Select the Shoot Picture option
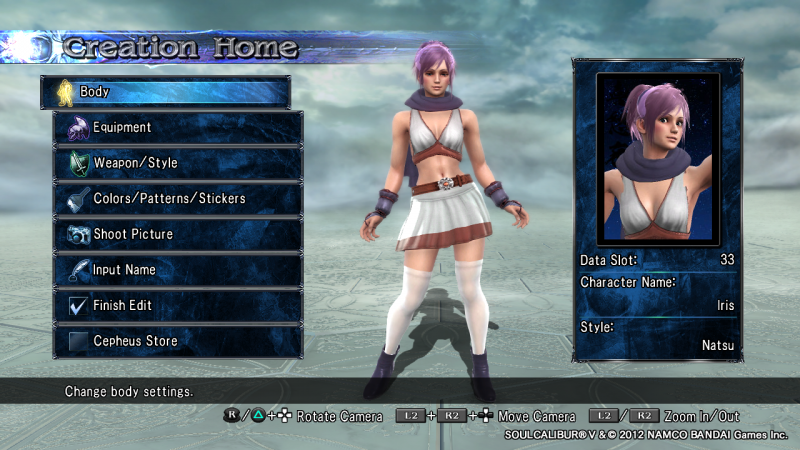The image size is (800, 450). (x=178, y=234)
